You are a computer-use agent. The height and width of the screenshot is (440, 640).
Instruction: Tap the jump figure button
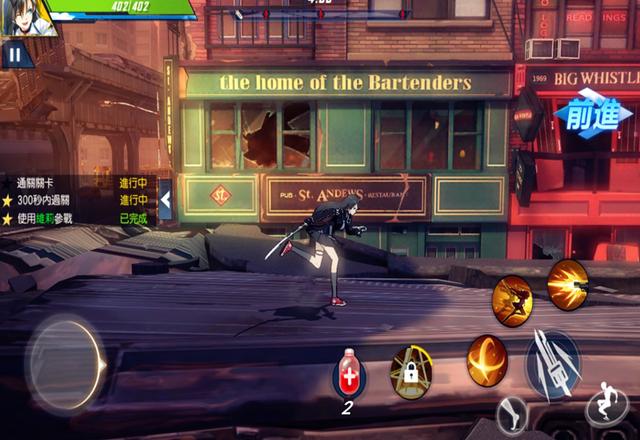coord(608,403)
